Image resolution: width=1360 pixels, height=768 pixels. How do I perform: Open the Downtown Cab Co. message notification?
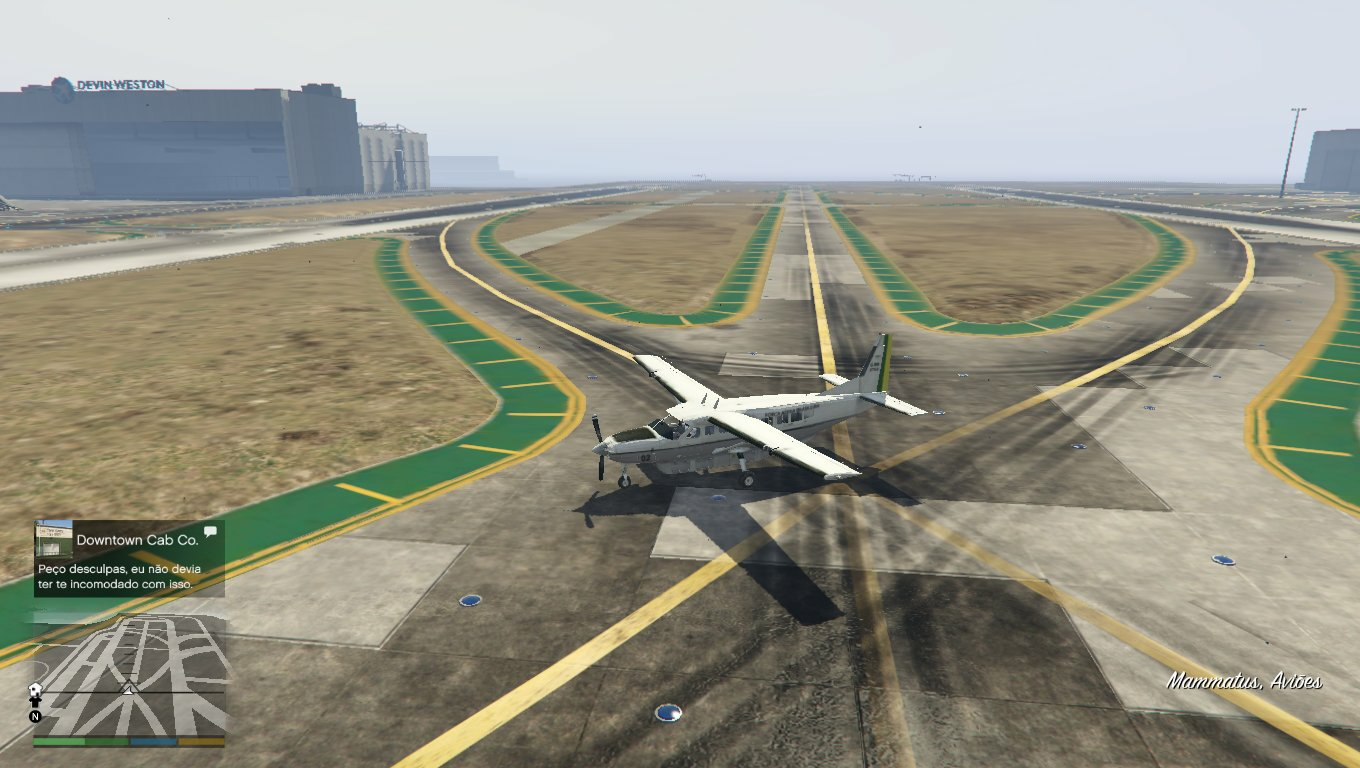click(129, 558)
